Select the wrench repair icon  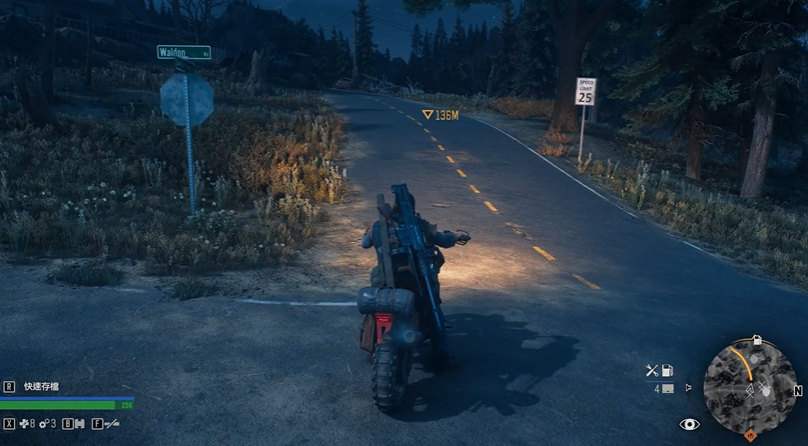pos(651,370)
